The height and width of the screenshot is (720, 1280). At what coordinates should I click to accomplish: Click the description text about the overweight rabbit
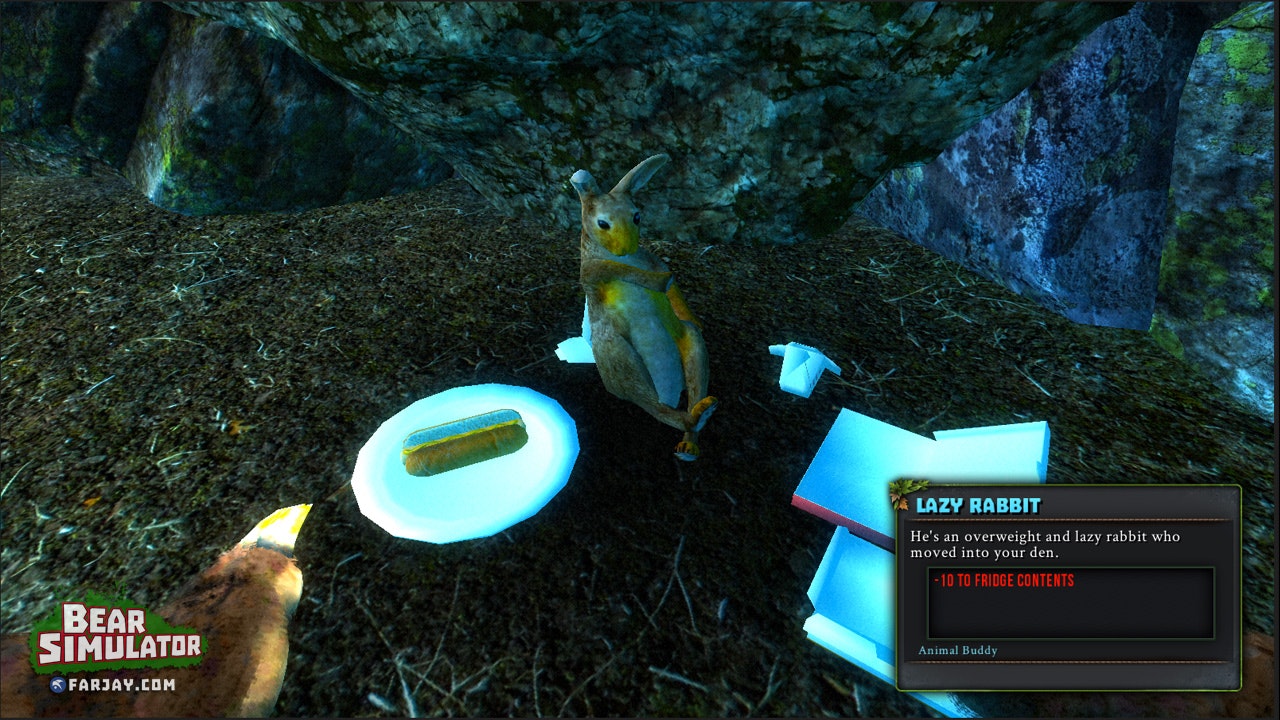pos(1040,542)
